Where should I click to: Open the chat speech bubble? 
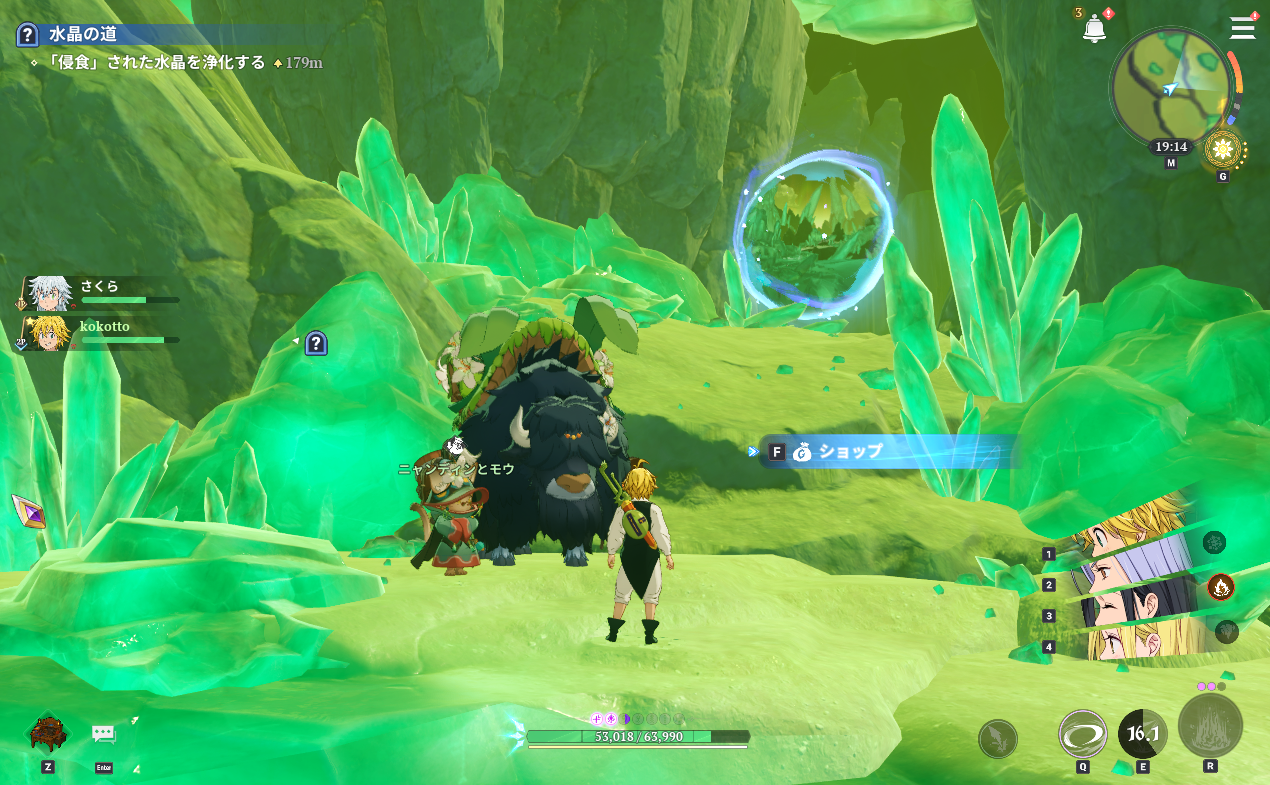(x=104, y=734)
